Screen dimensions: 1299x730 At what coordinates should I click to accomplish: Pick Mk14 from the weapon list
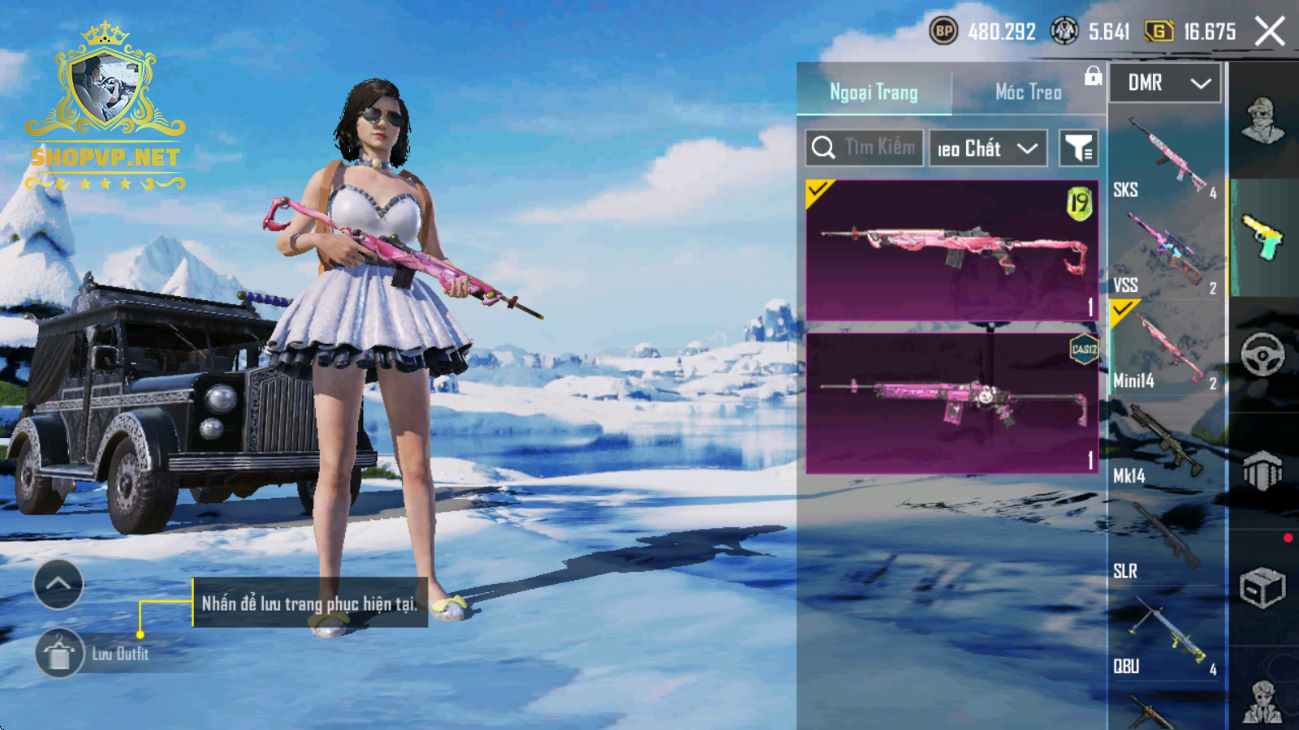tap(1166, 443)
